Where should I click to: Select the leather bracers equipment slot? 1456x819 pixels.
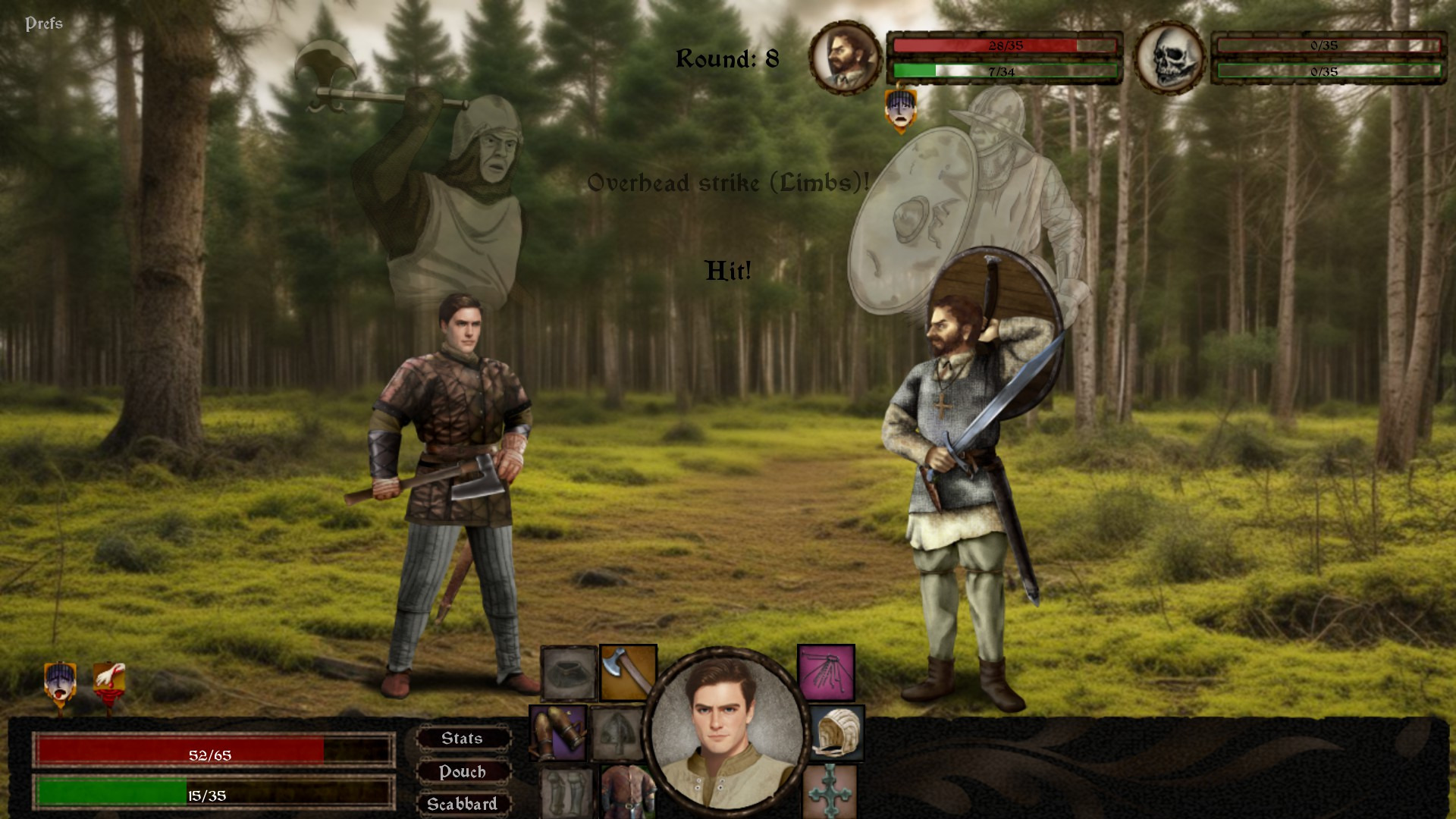(x=558, y=733)
